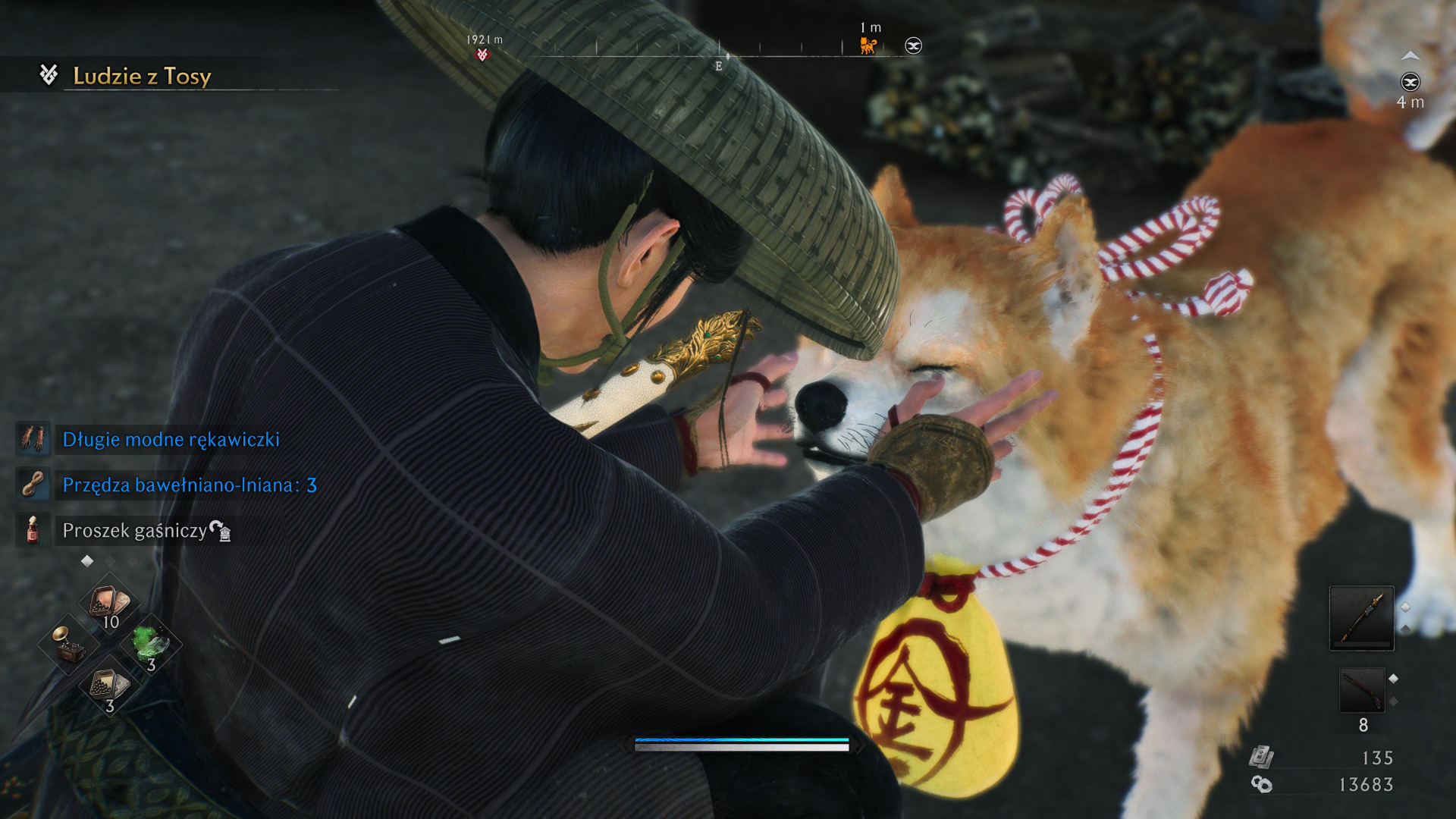
Task: Click the winged circle marker on the compass
Action: (x=914, y=46)
